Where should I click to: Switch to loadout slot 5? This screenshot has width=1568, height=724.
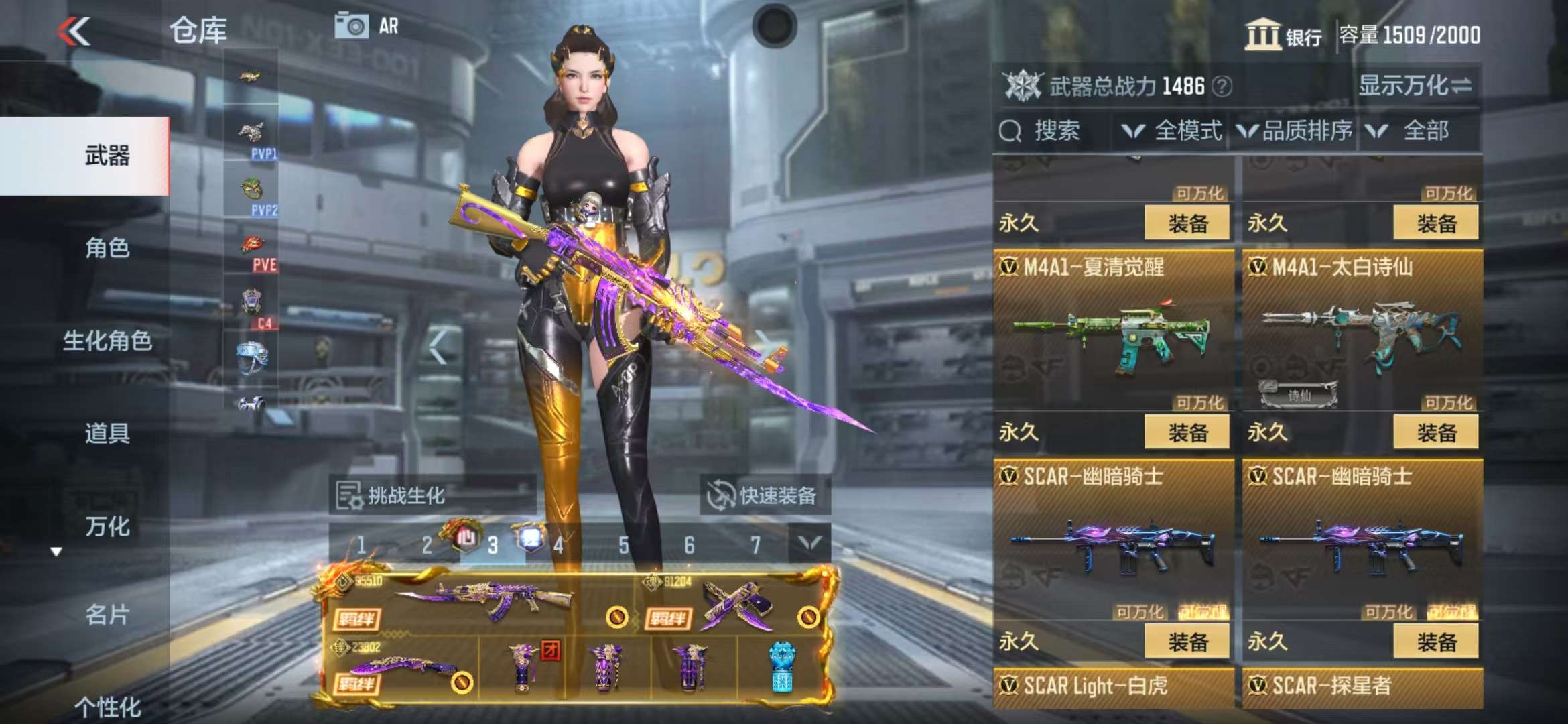pos(624,545)
